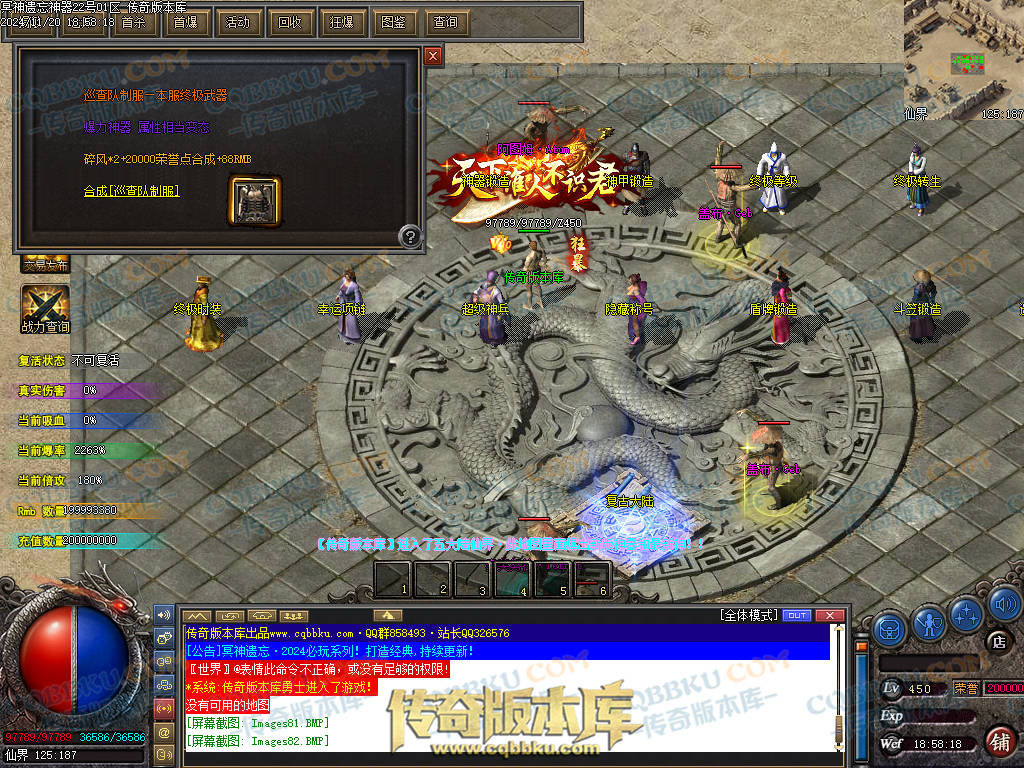Open the 回收 recycle menu
The image size is (1024, 768).
point(289,22)
